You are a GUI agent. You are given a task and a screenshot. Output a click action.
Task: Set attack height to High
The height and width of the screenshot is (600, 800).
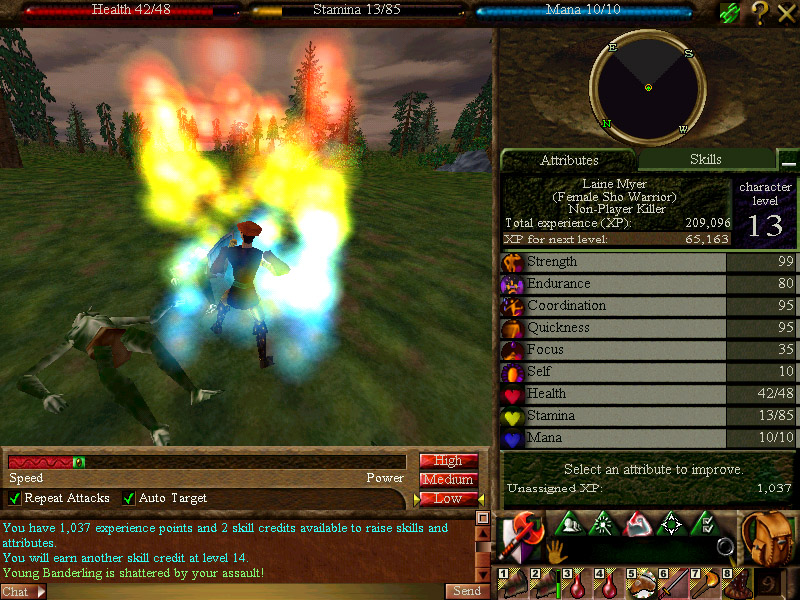448,461
